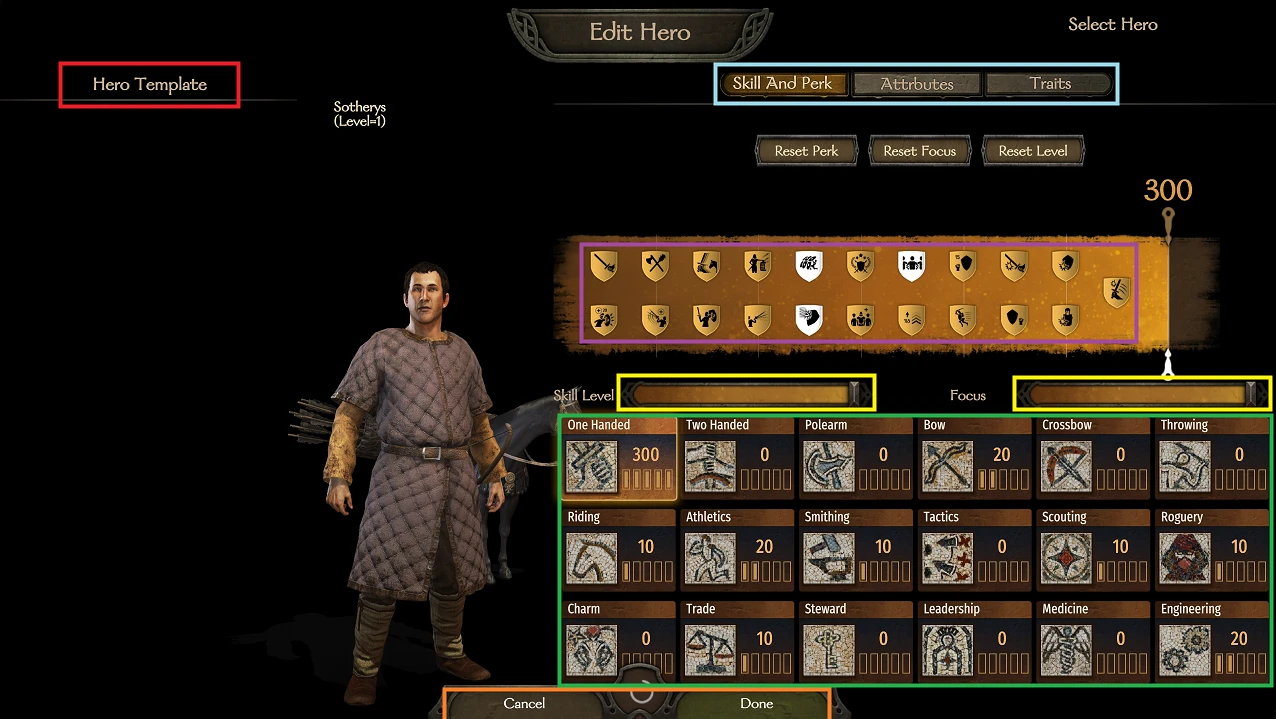Pick the Smithing skill tile

click(x=854, y=550)
